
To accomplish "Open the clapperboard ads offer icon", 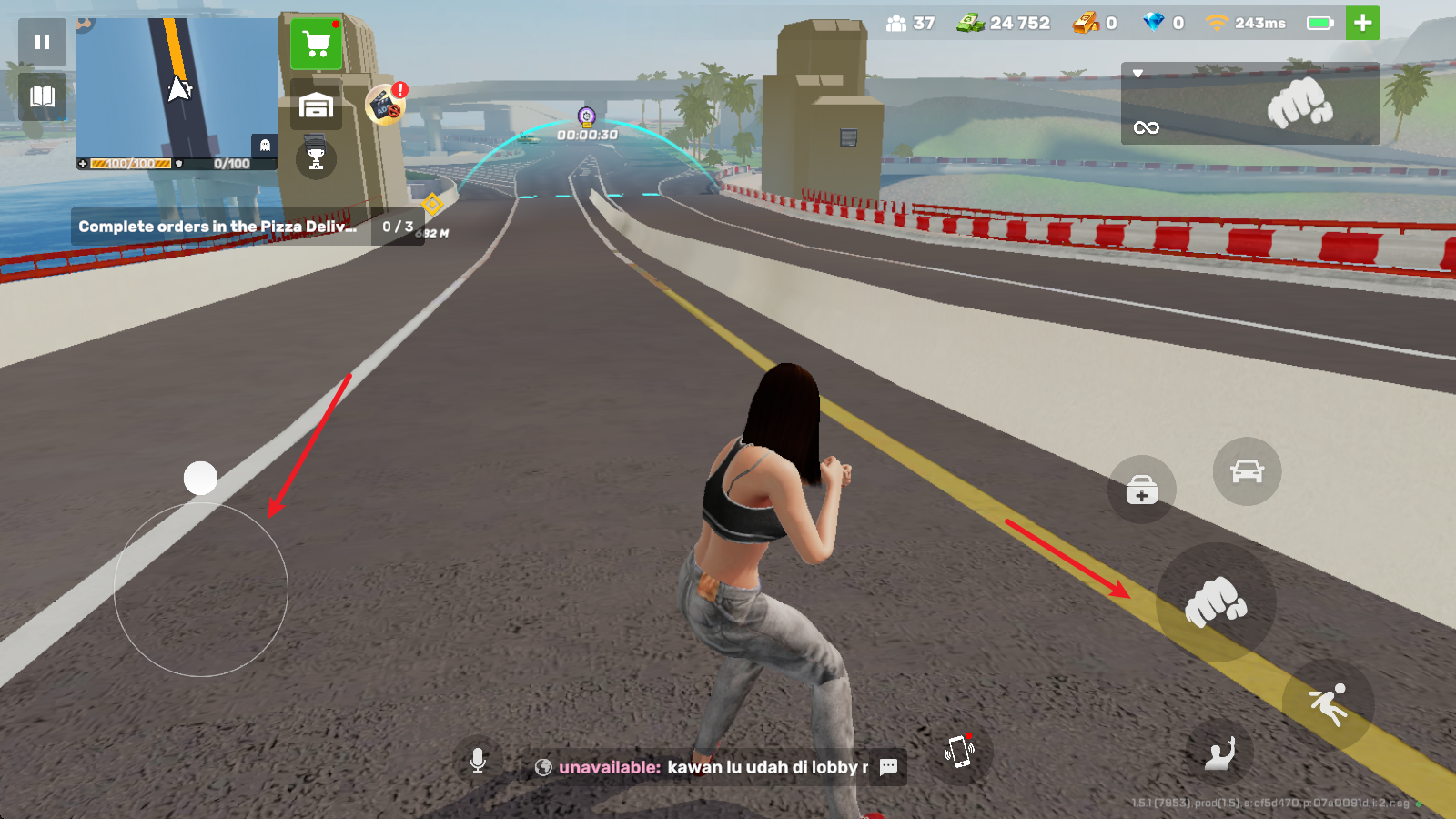I will click(386, 106).
